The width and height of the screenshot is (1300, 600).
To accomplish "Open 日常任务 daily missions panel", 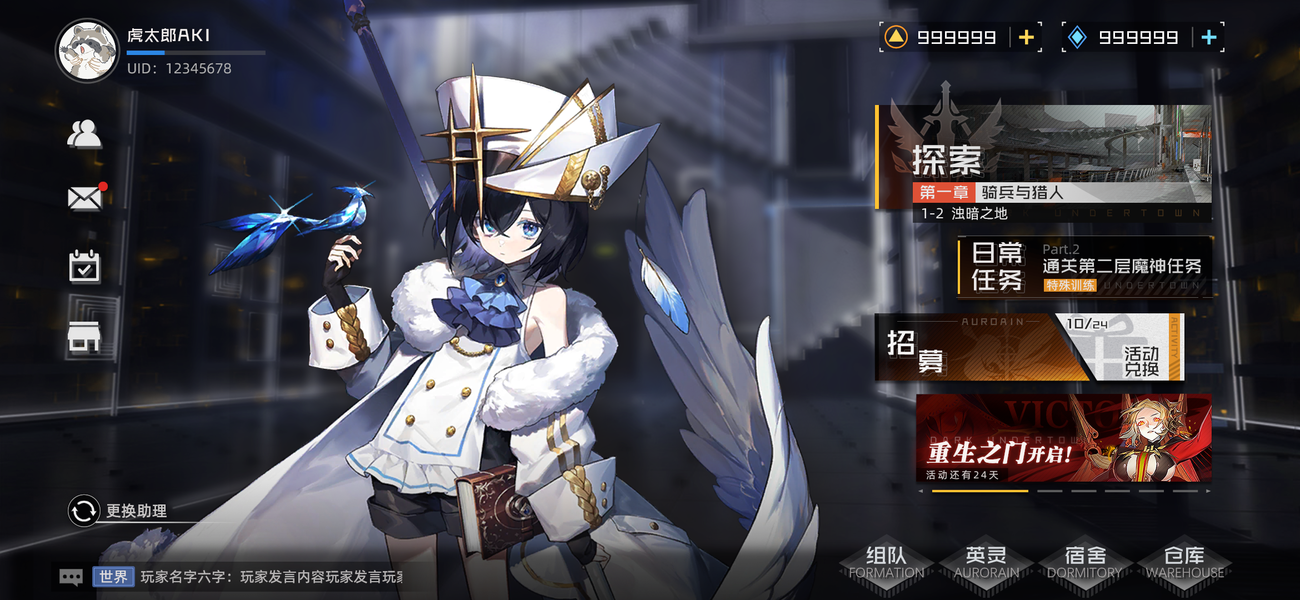I will (1086, 267).
